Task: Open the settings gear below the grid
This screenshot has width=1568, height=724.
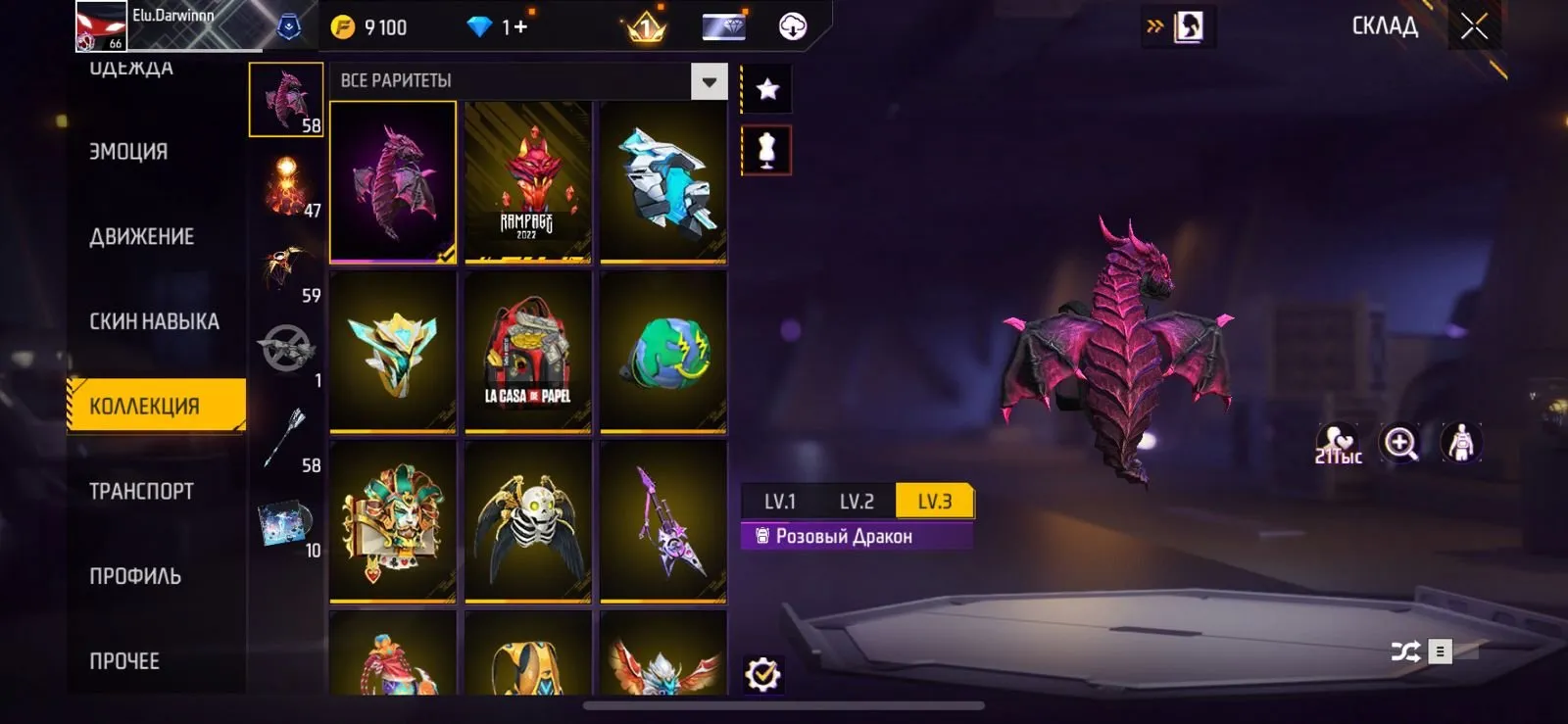Action: (765, 673)
